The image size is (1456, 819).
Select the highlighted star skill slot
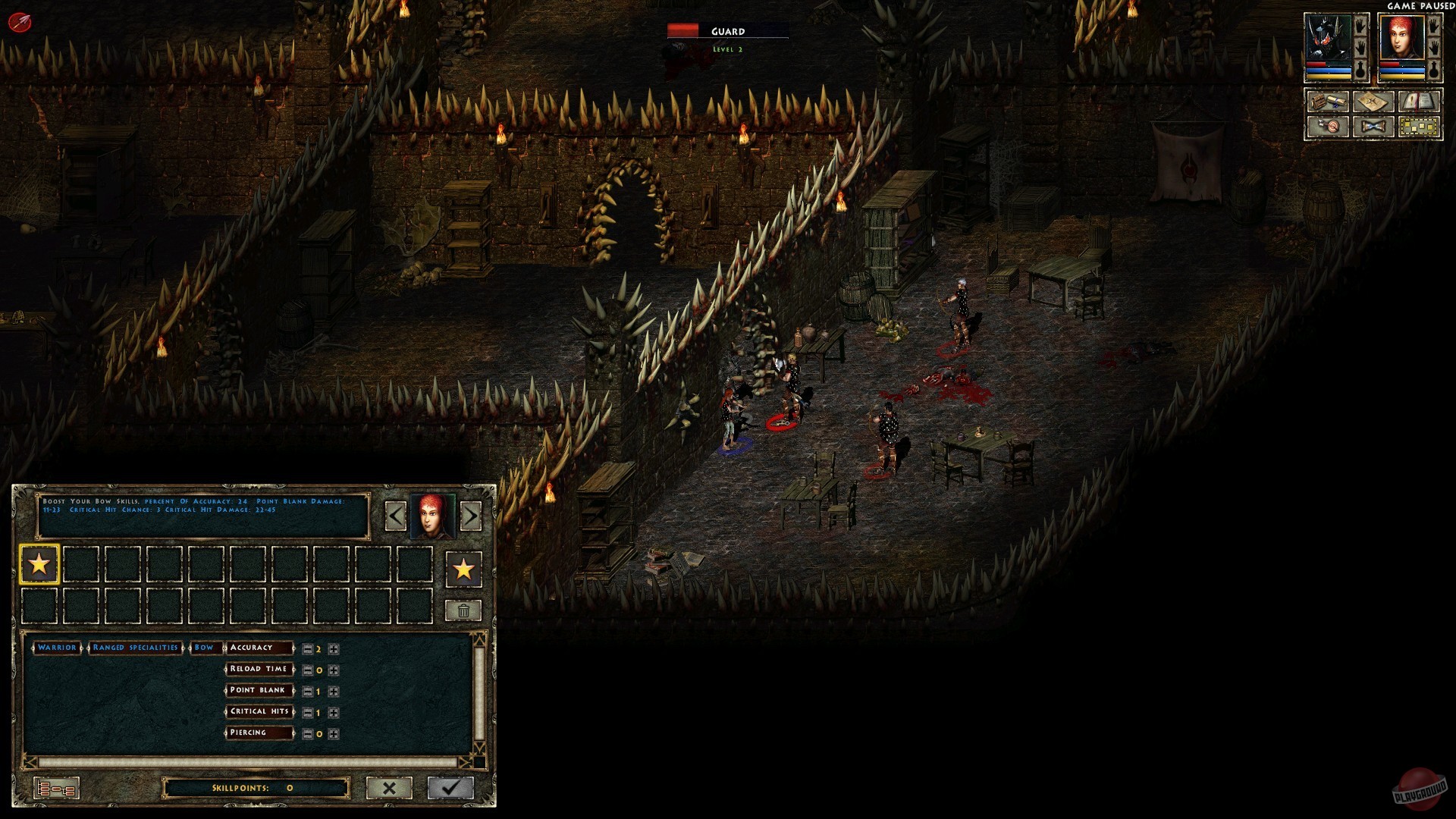[39, 564]
